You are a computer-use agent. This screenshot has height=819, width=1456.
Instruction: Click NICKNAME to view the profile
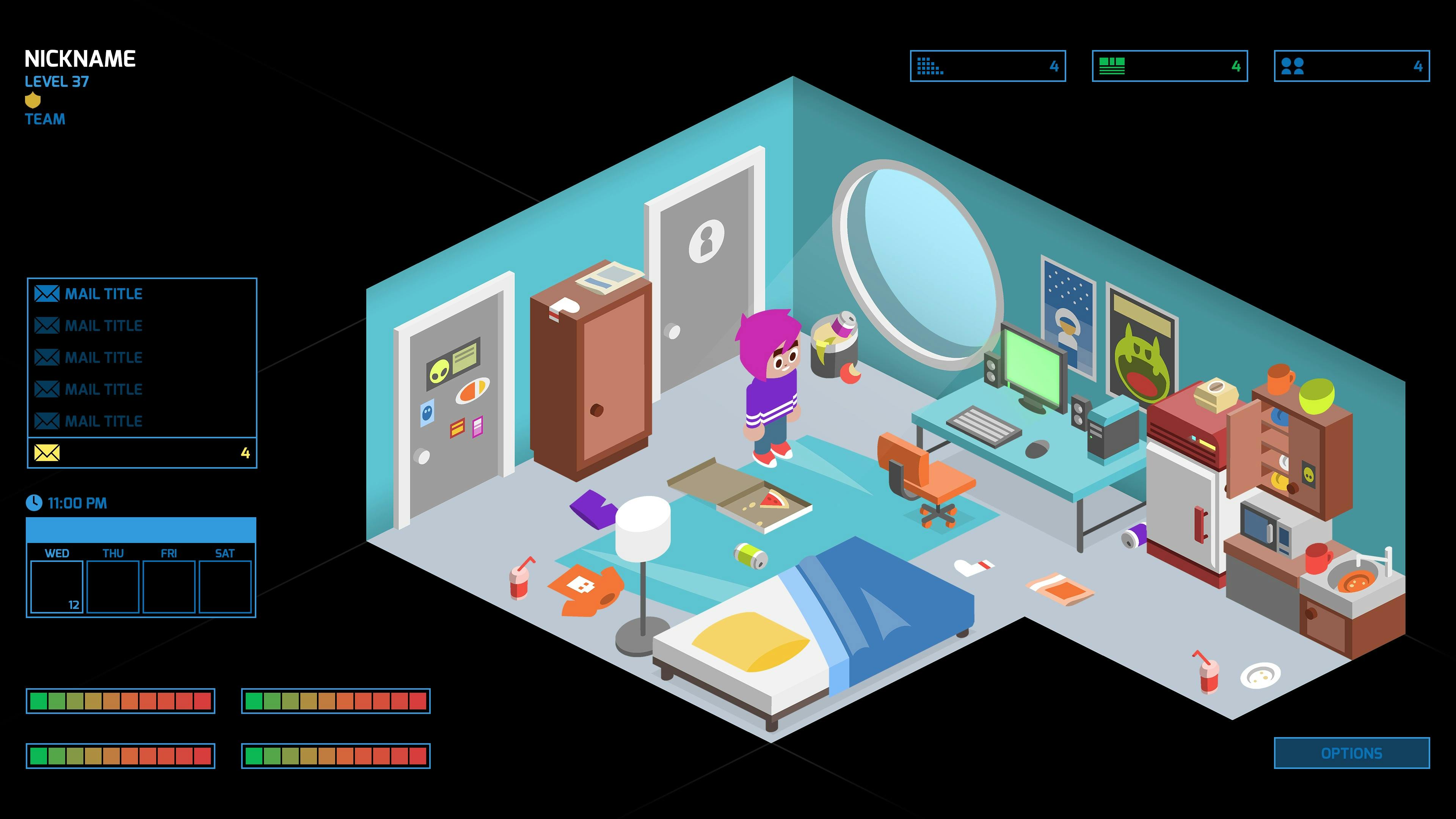(81, 58)
